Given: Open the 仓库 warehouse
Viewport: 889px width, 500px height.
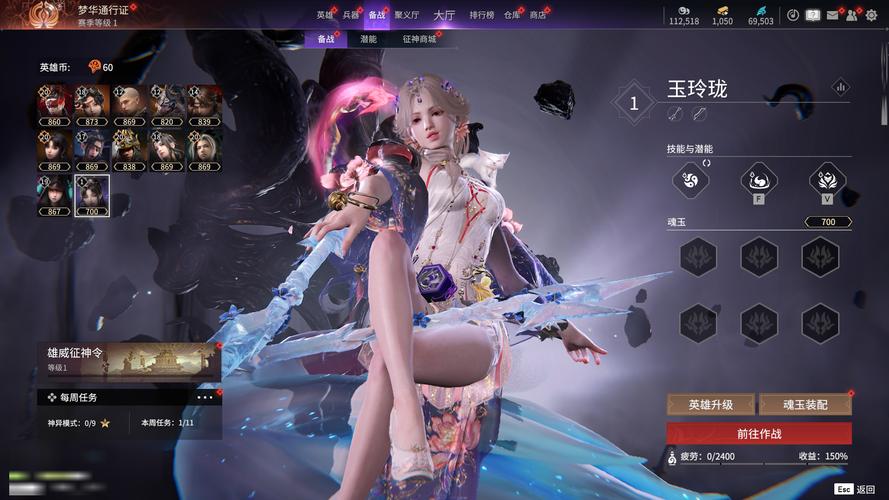Looking at the screenshot, I should pyautogui.click(x=512, y=15).
